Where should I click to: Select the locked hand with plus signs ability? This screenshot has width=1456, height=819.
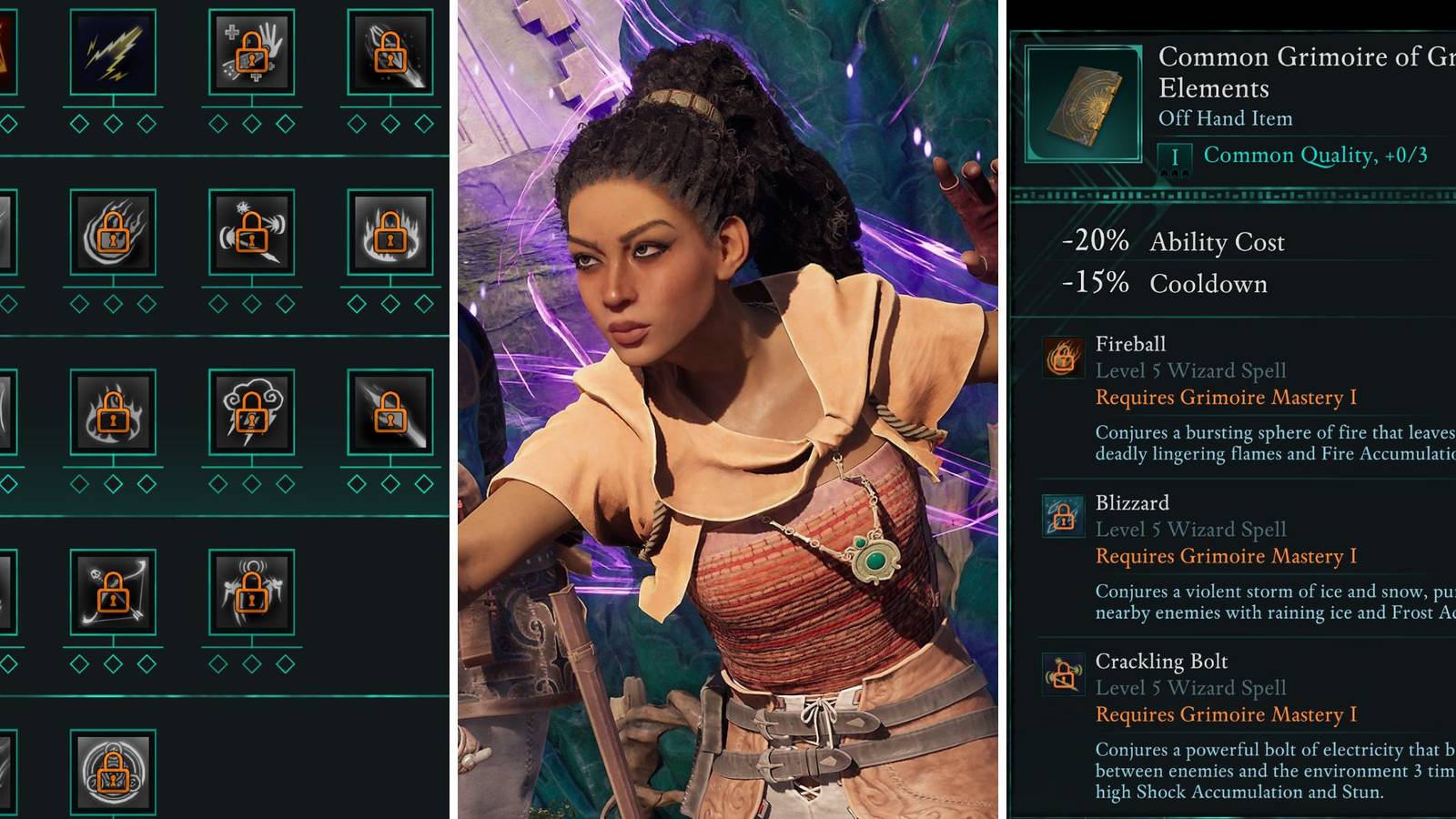pos(251,52)
